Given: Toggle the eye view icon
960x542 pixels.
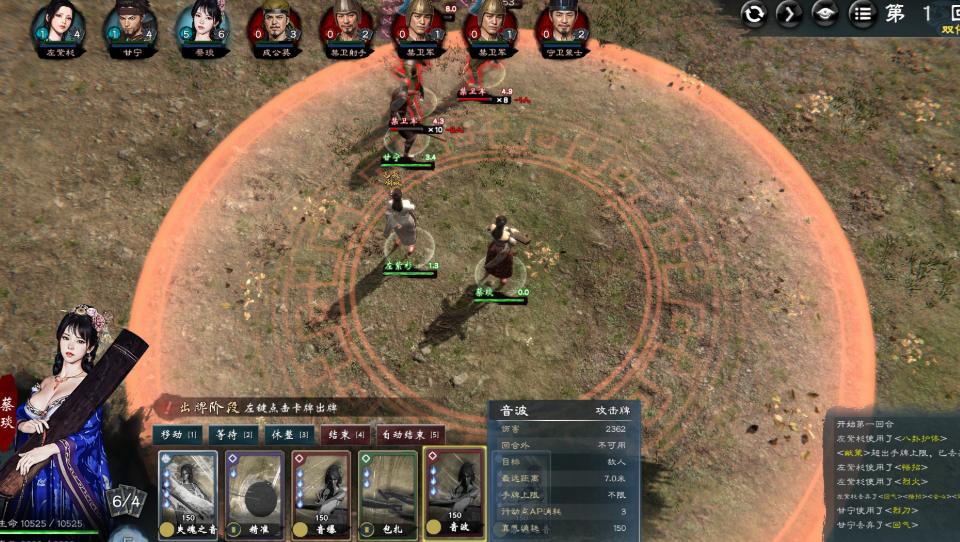Looking at the screenshot, I should click(x=825, y=14).
